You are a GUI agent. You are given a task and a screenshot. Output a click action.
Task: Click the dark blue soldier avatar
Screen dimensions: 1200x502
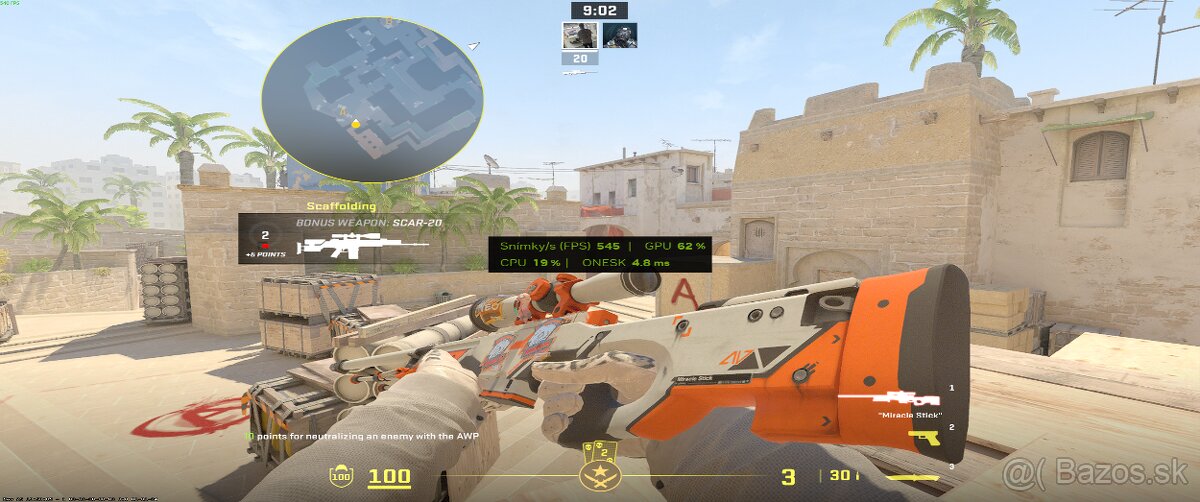pyautogui.click(x=620, y=36)
